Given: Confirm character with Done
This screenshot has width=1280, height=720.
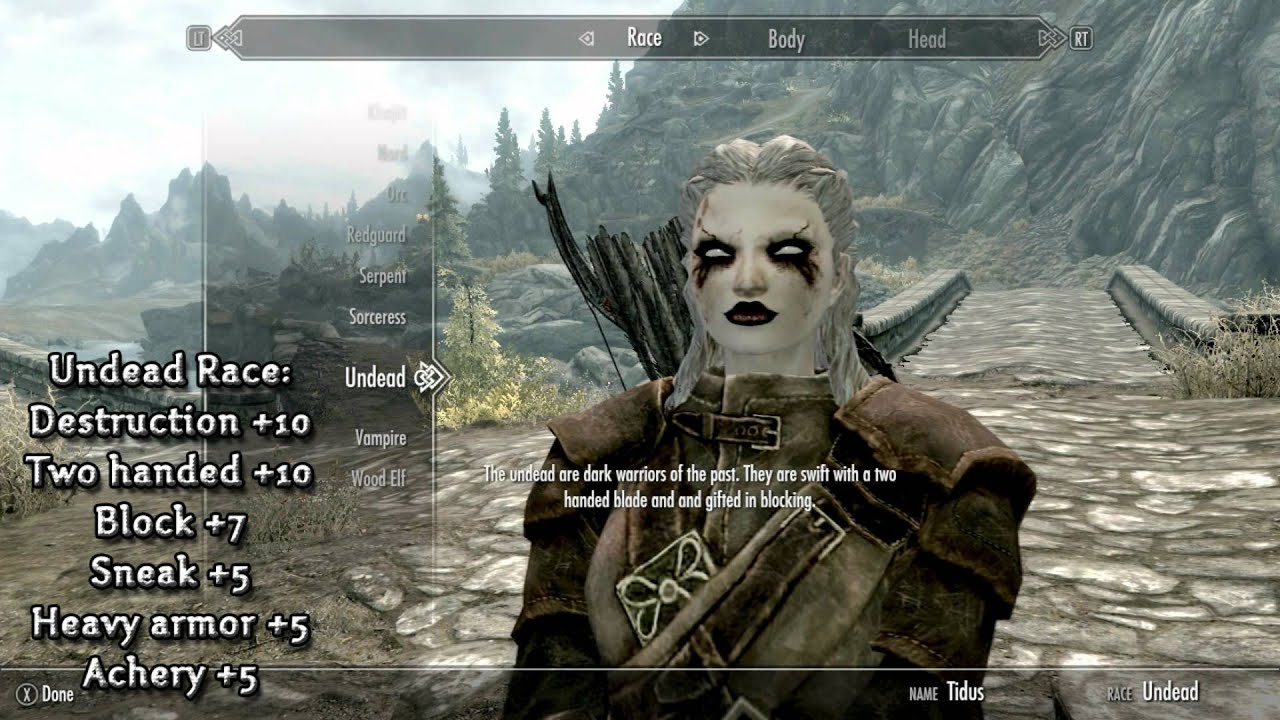Looking at the screenshot, I should (x=47, y=694).
